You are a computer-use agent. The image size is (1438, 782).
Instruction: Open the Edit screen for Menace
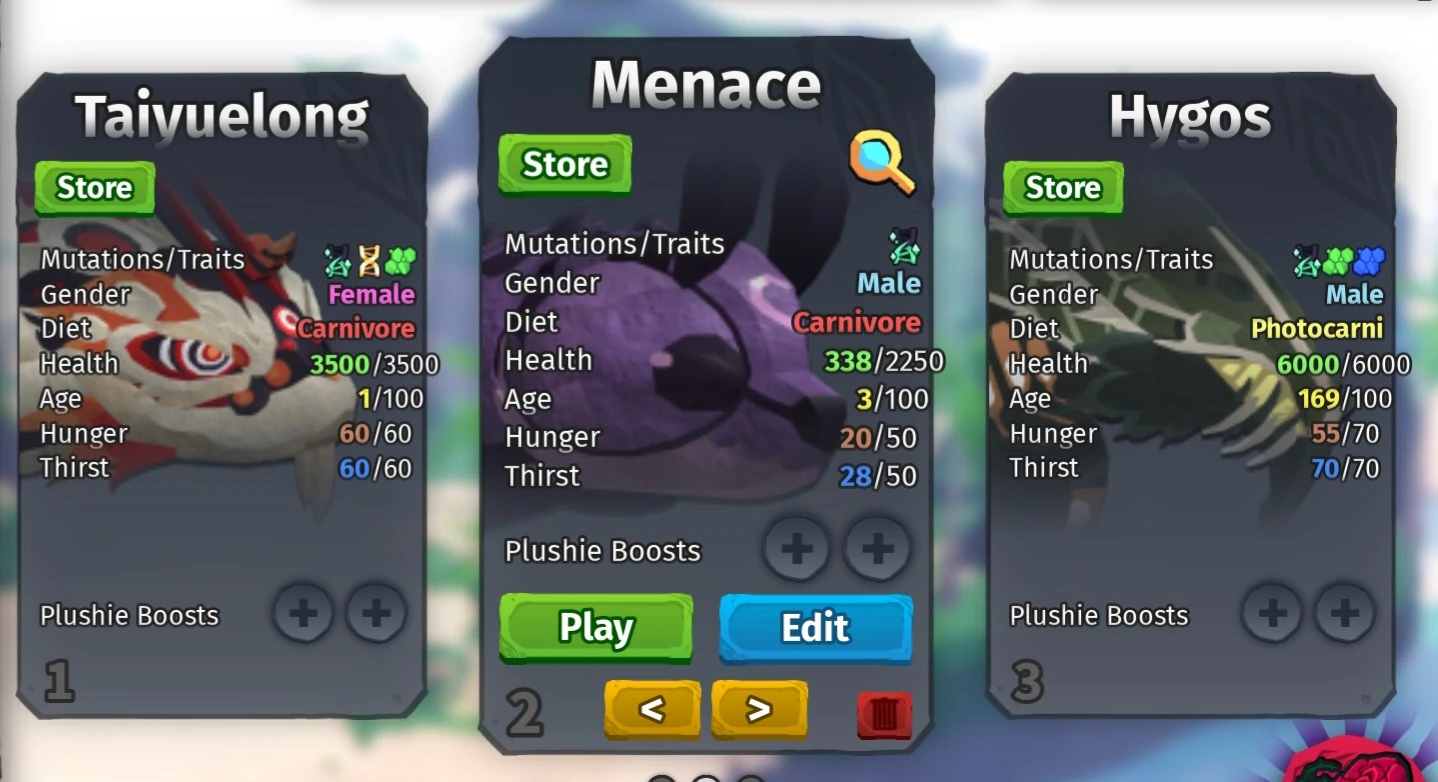click(x=815, y=628)
